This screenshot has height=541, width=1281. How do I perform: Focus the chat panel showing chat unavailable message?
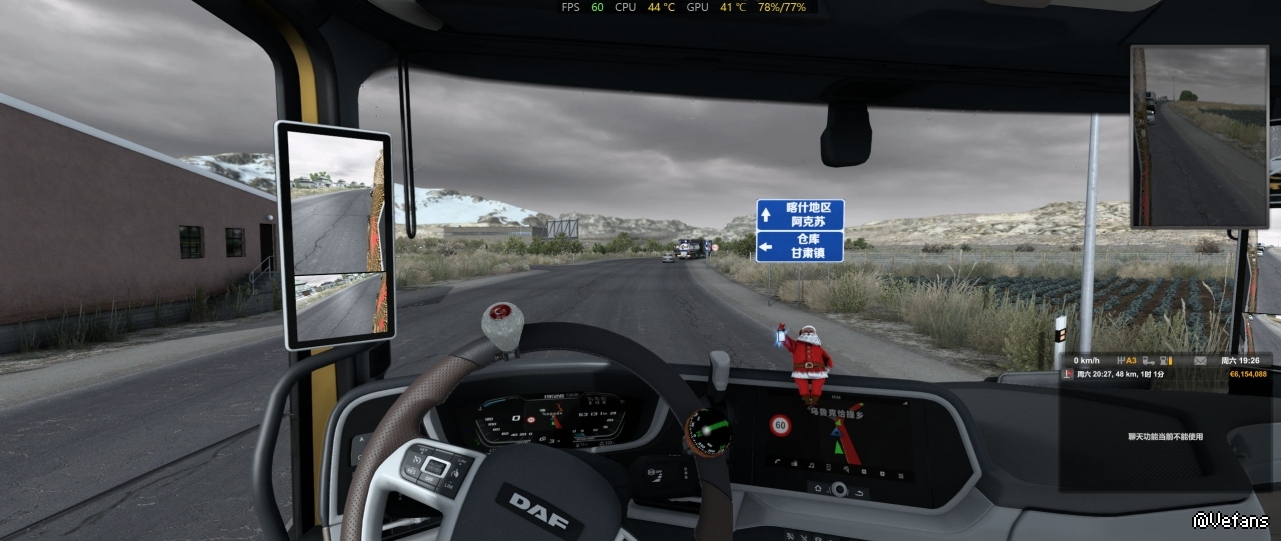pyautogui.click(x=1165, y=436)
